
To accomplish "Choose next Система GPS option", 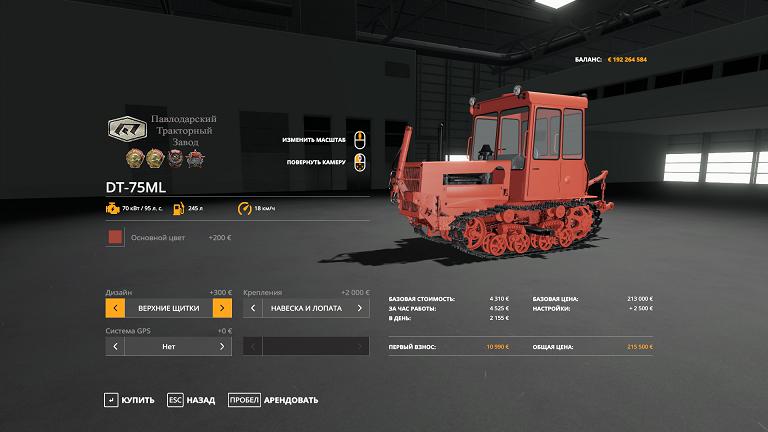I will [x=222, y=346].
